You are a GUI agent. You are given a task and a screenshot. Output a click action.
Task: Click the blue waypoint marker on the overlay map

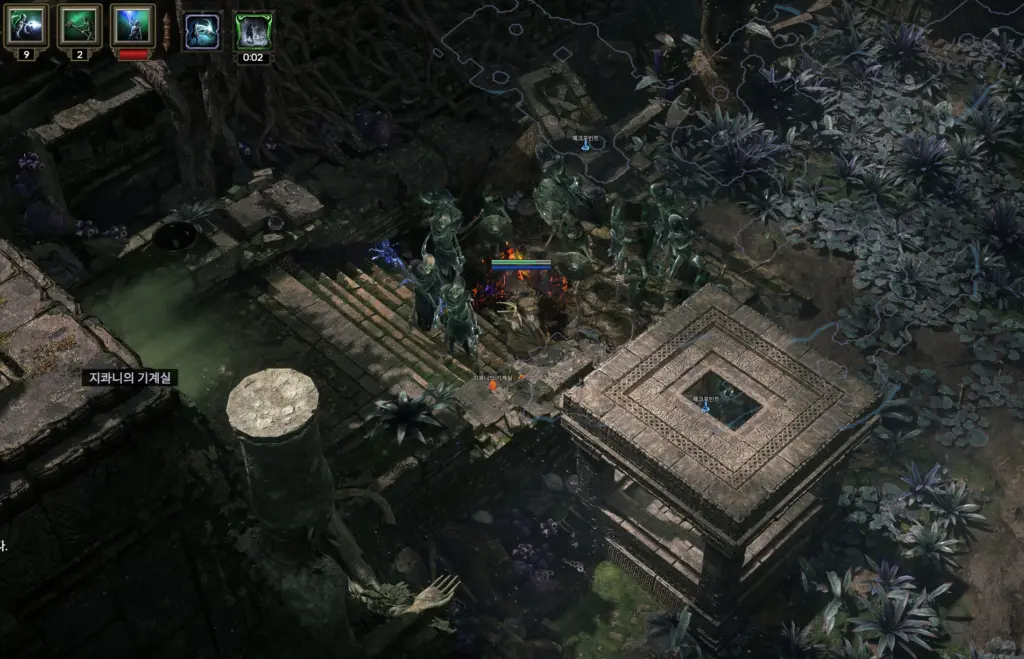click(x=586, y=145)
